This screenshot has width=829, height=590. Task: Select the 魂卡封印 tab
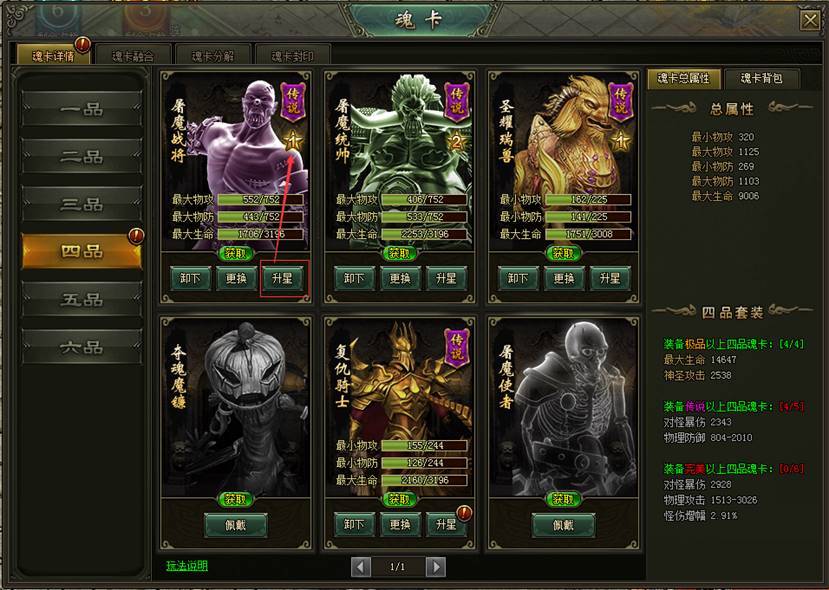tap(292, 56)
